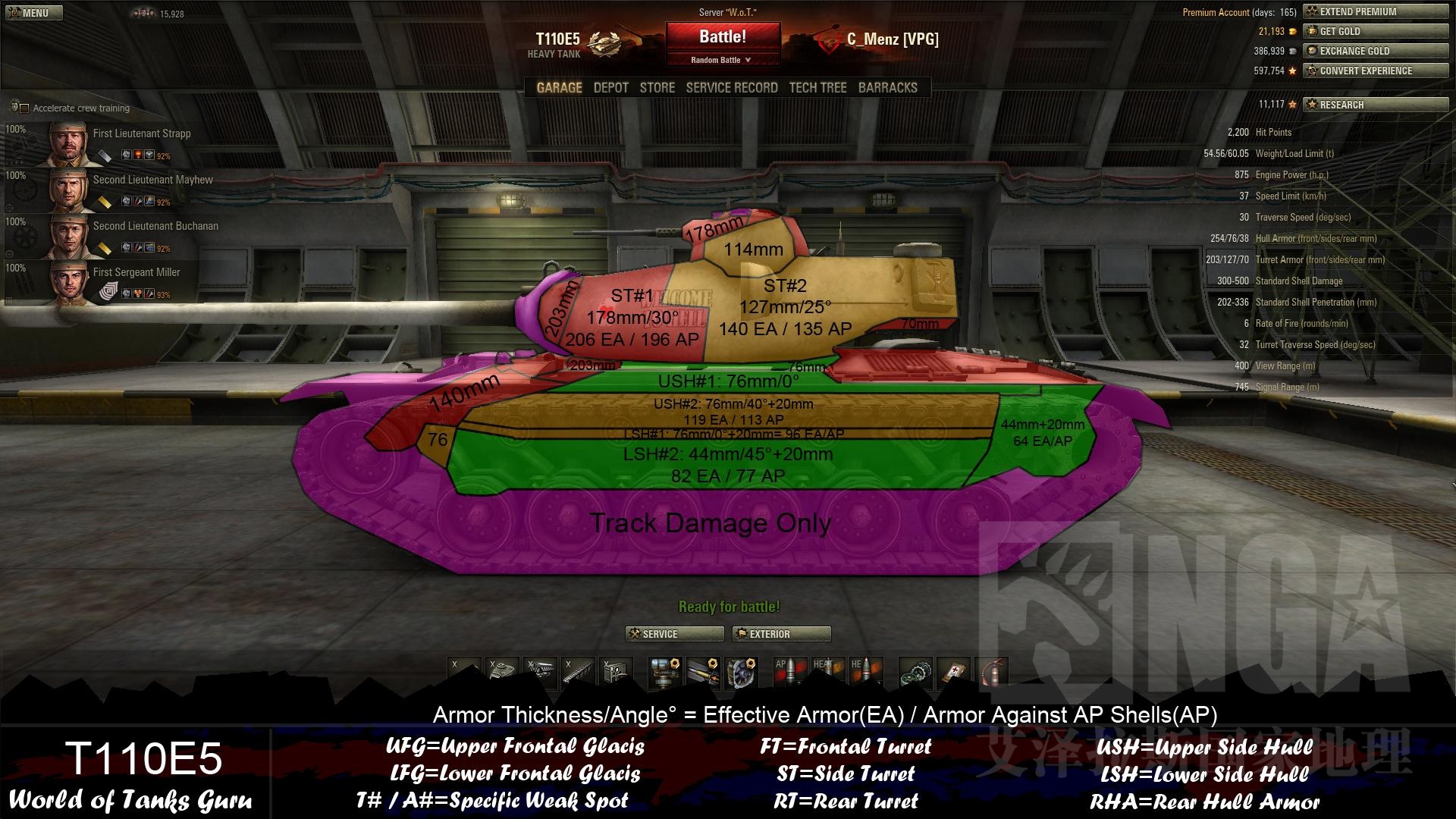Open the Barracks tab
This screenshot has width=1456, height=819.
887,88
